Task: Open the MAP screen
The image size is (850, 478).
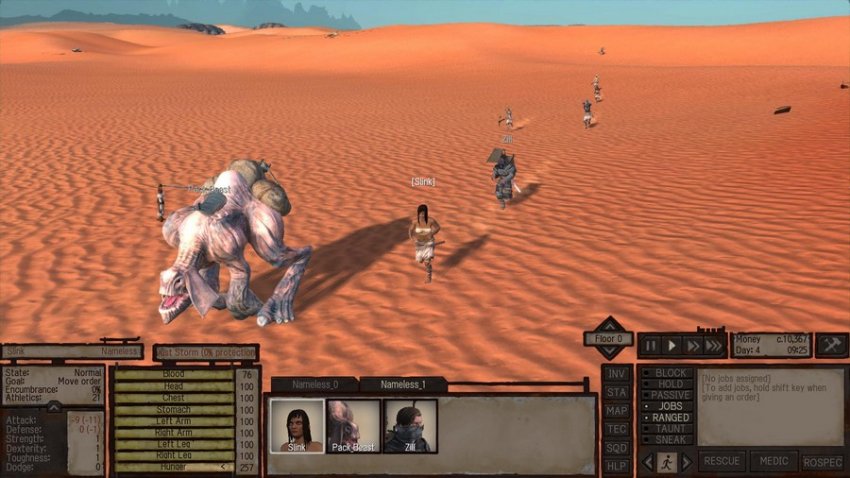Action: point(617,410)
